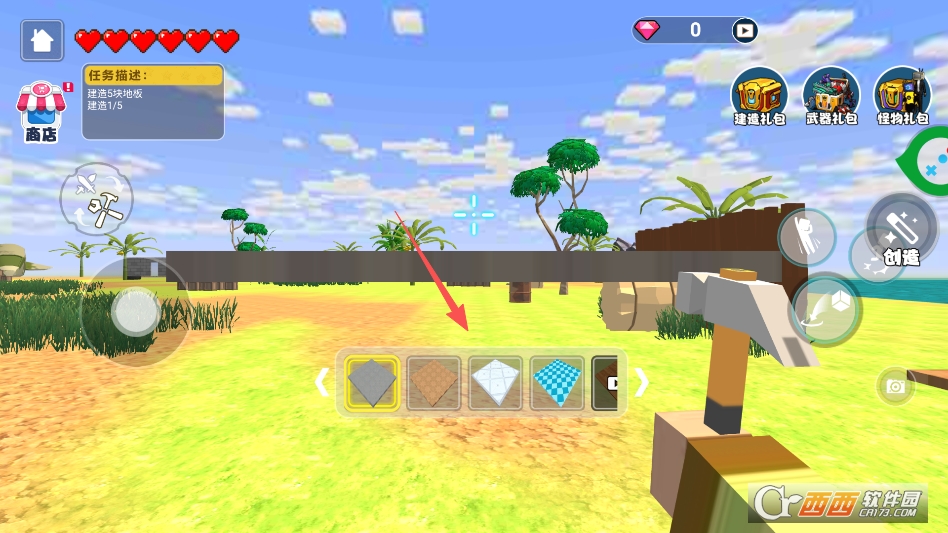Tap the virtual movement joystick
948x533 pixels.
(x=134, y=312)
